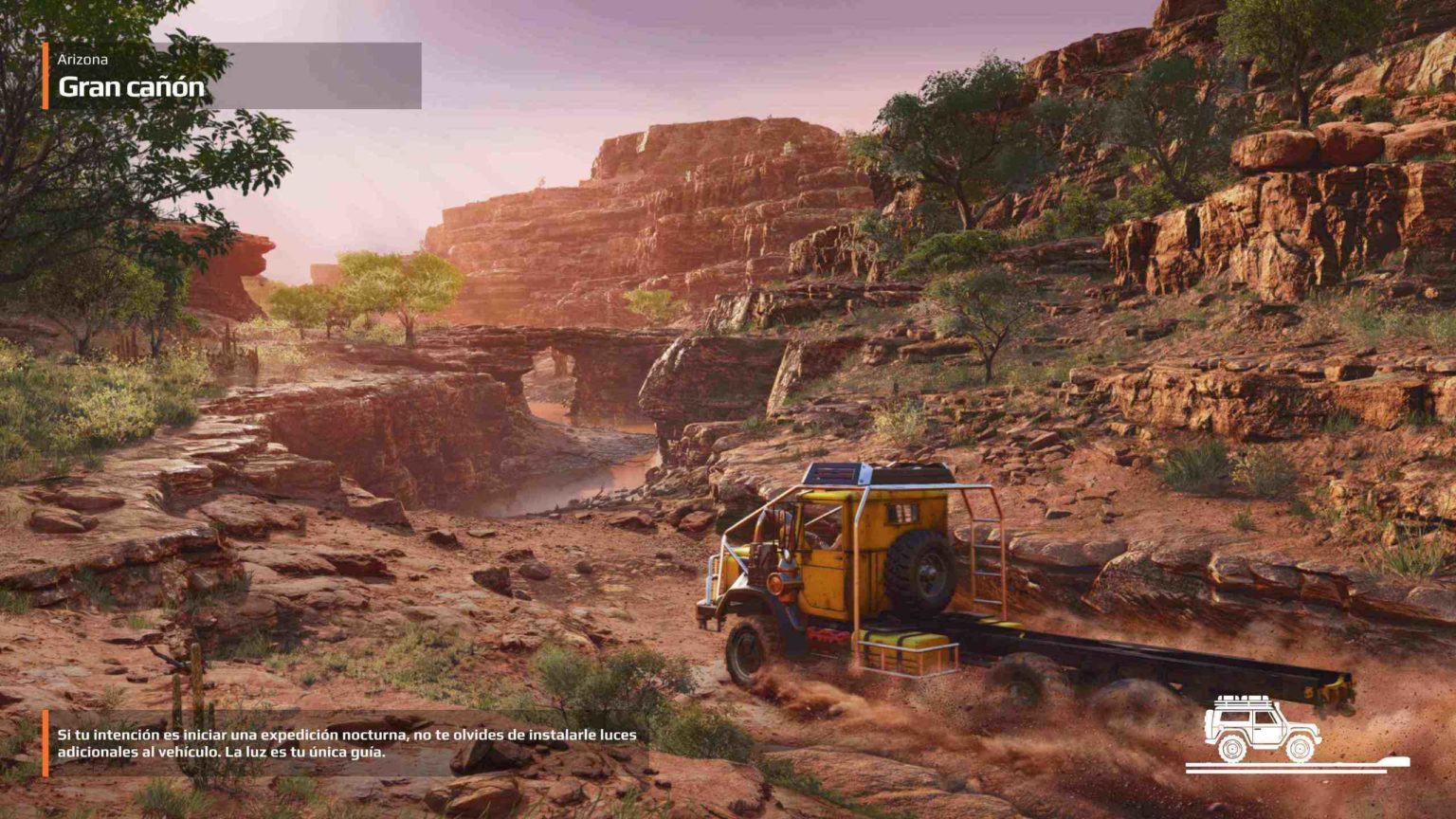Select the Gran cañón map title
Screen dimensions: 1456x819
click(x=129, y=85)
